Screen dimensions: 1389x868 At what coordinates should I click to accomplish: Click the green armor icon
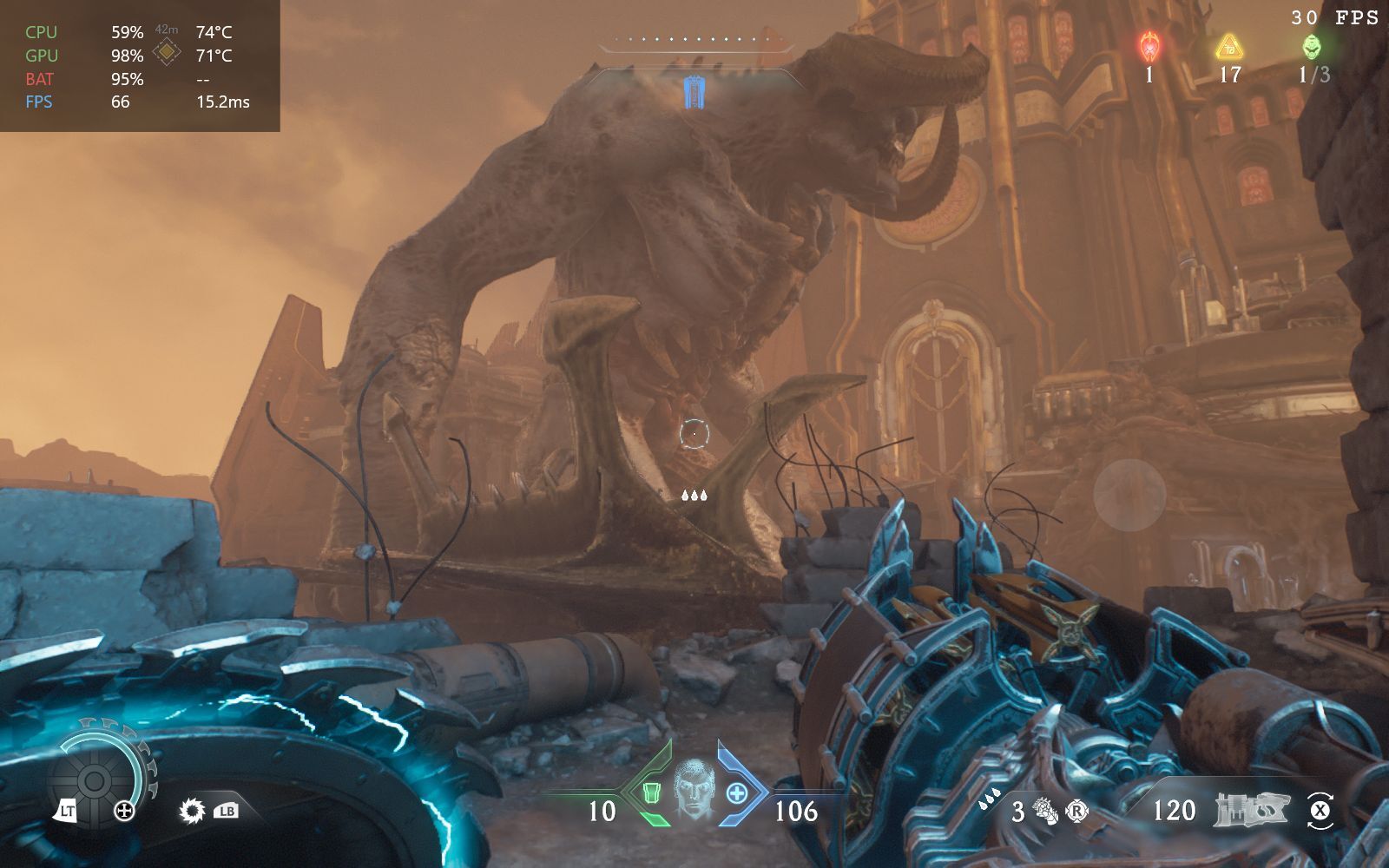click(x=651, y=792)
